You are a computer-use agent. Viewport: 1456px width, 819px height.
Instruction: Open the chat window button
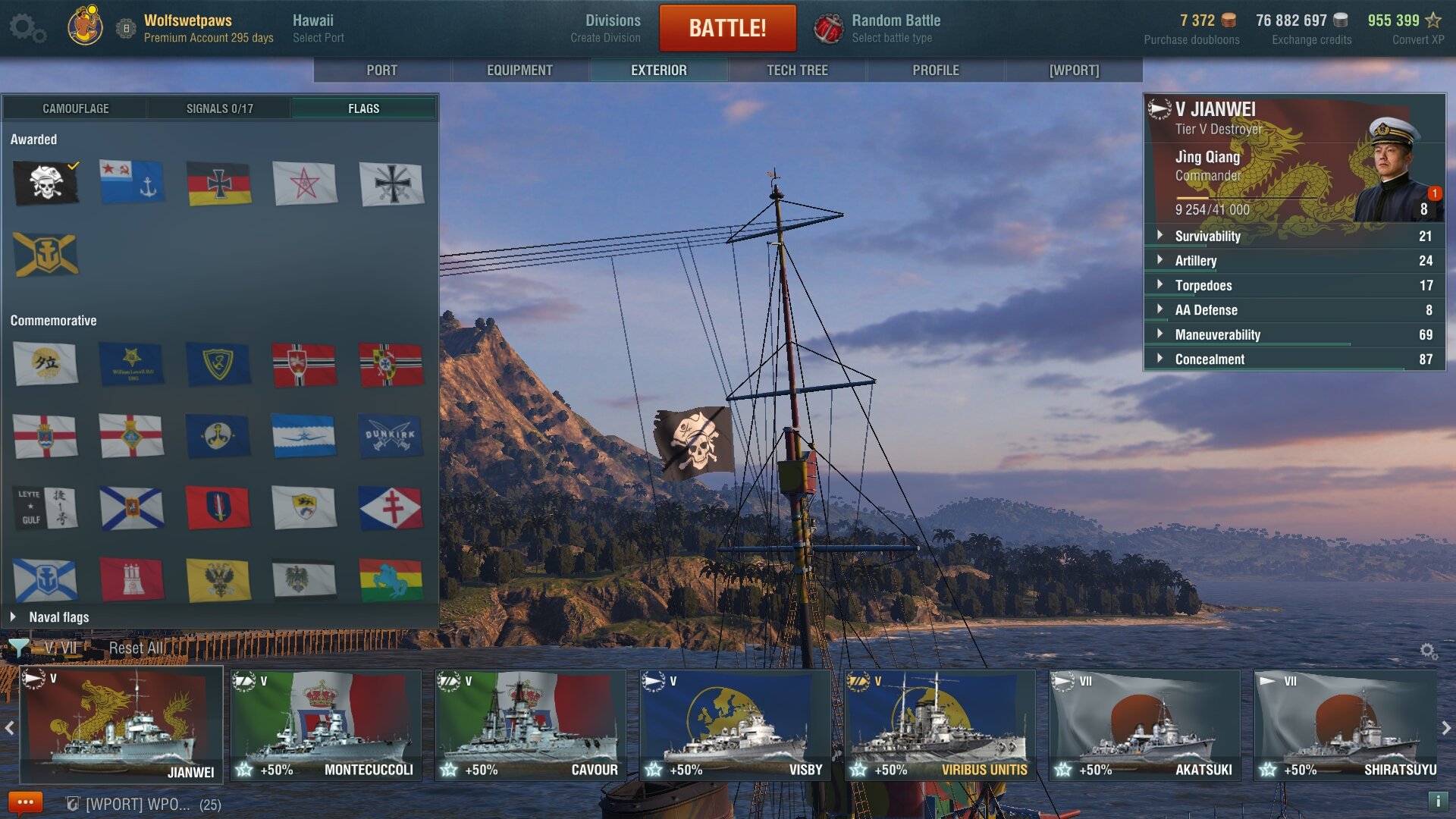pyautogui.click(x=25, y=802)
